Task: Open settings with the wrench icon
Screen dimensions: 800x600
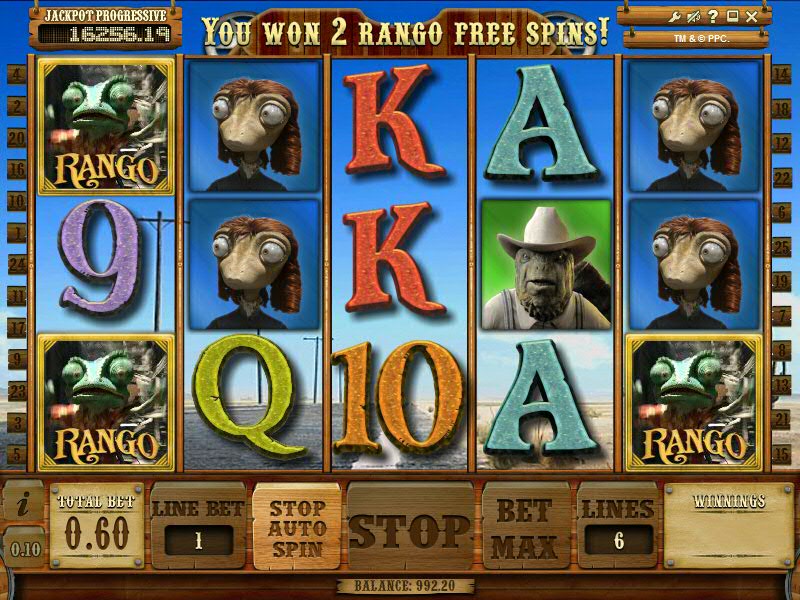Action: coord(677,16)
